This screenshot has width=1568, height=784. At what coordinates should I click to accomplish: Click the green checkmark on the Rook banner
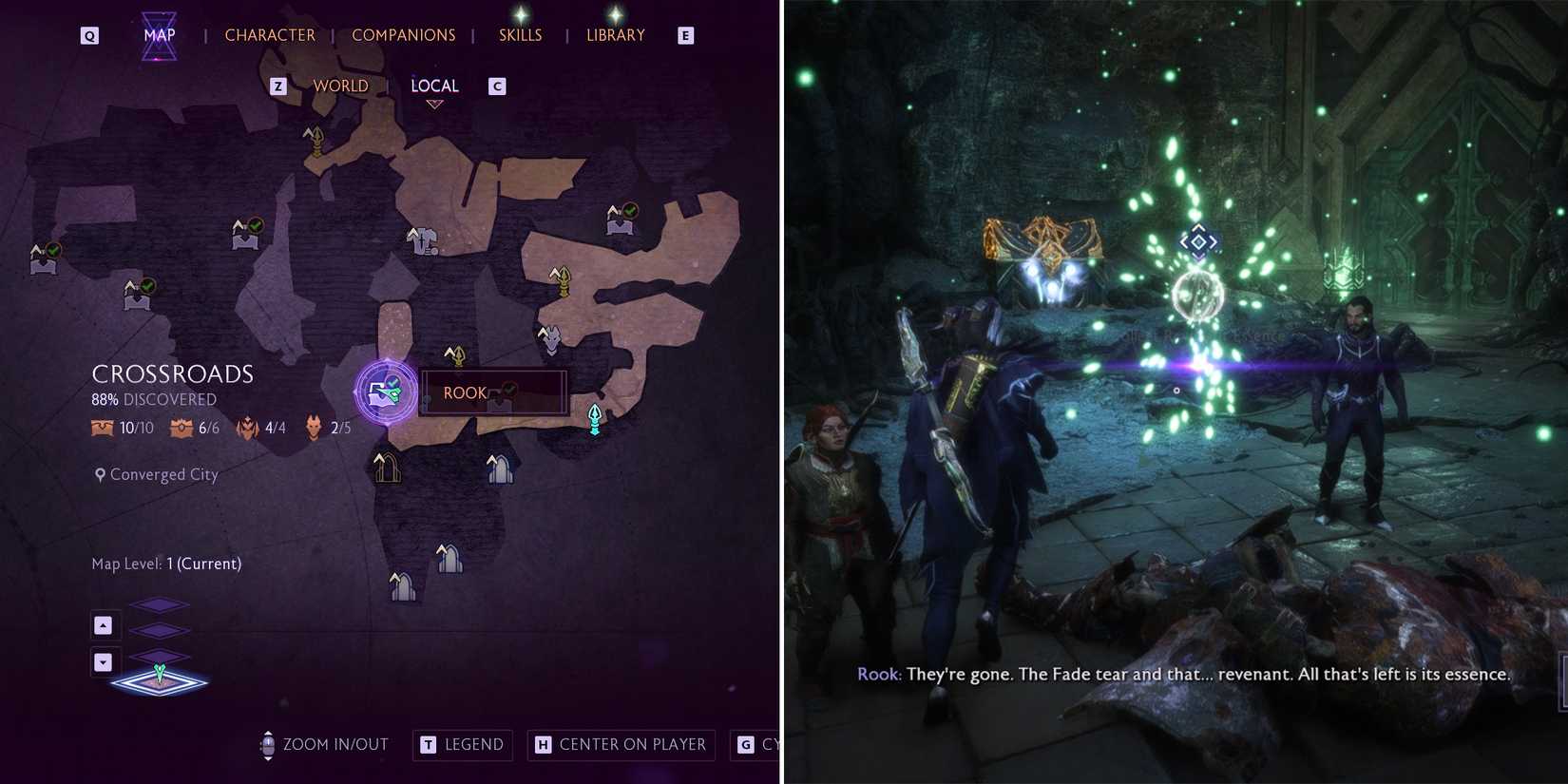pos(509,388)
